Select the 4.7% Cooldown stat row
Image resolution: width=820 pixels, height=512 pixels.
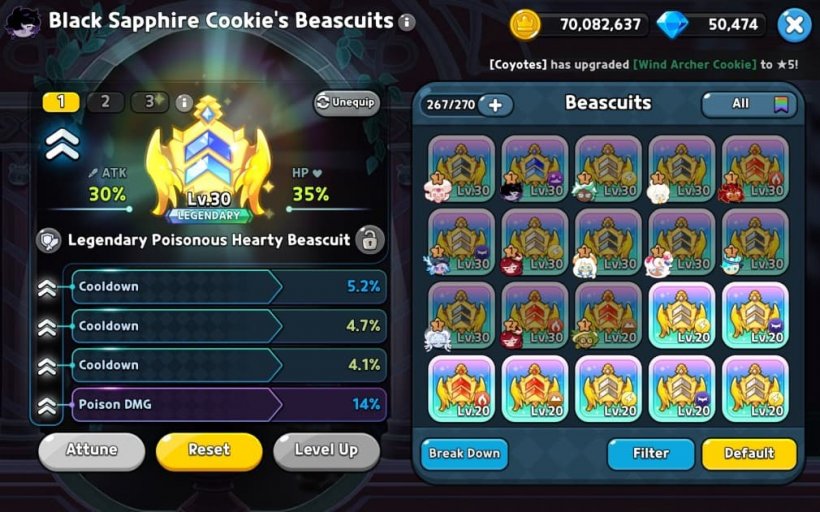coord(228,326)
